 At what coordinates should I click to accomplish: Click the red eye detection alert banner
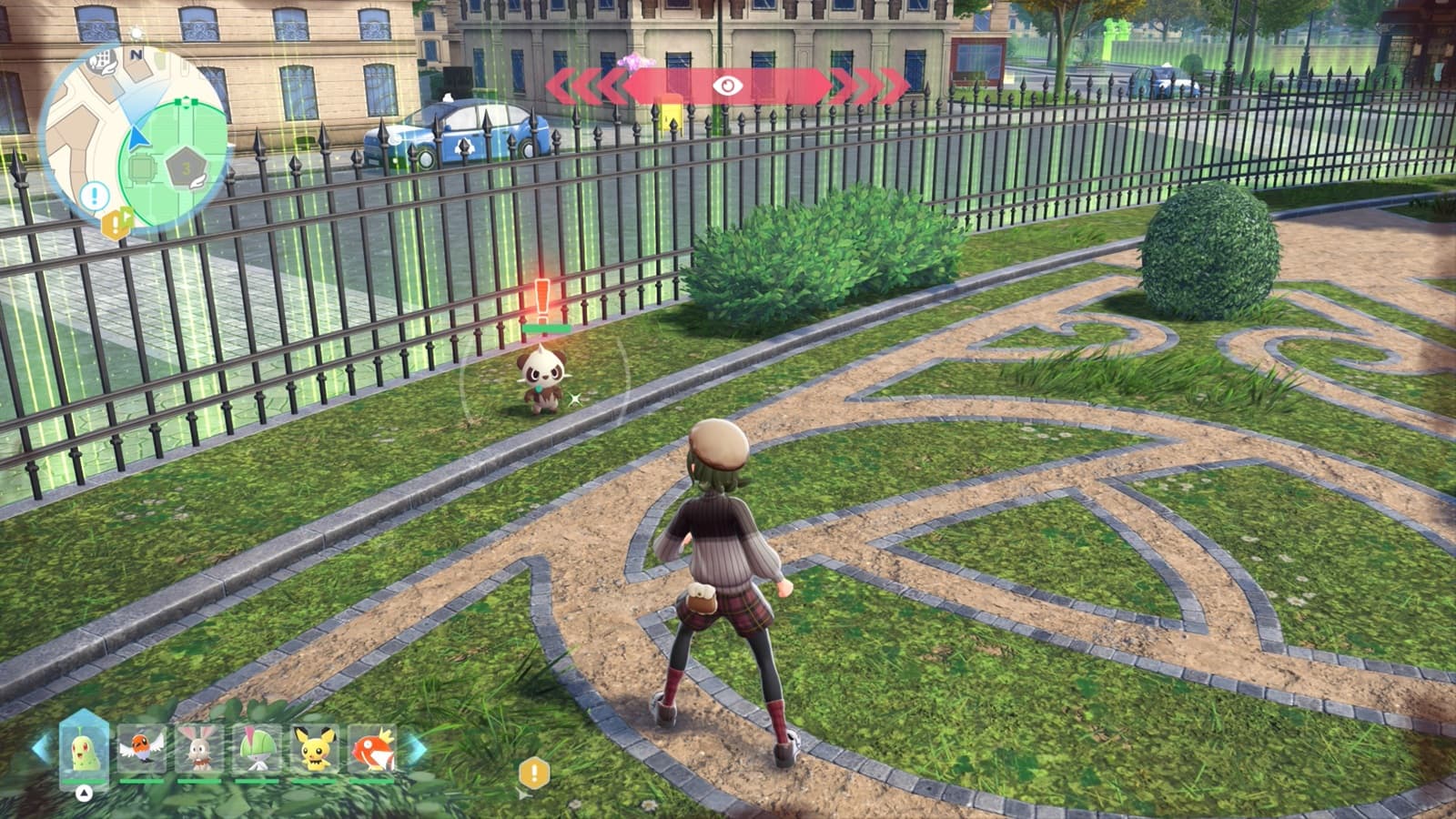[726, 86]
